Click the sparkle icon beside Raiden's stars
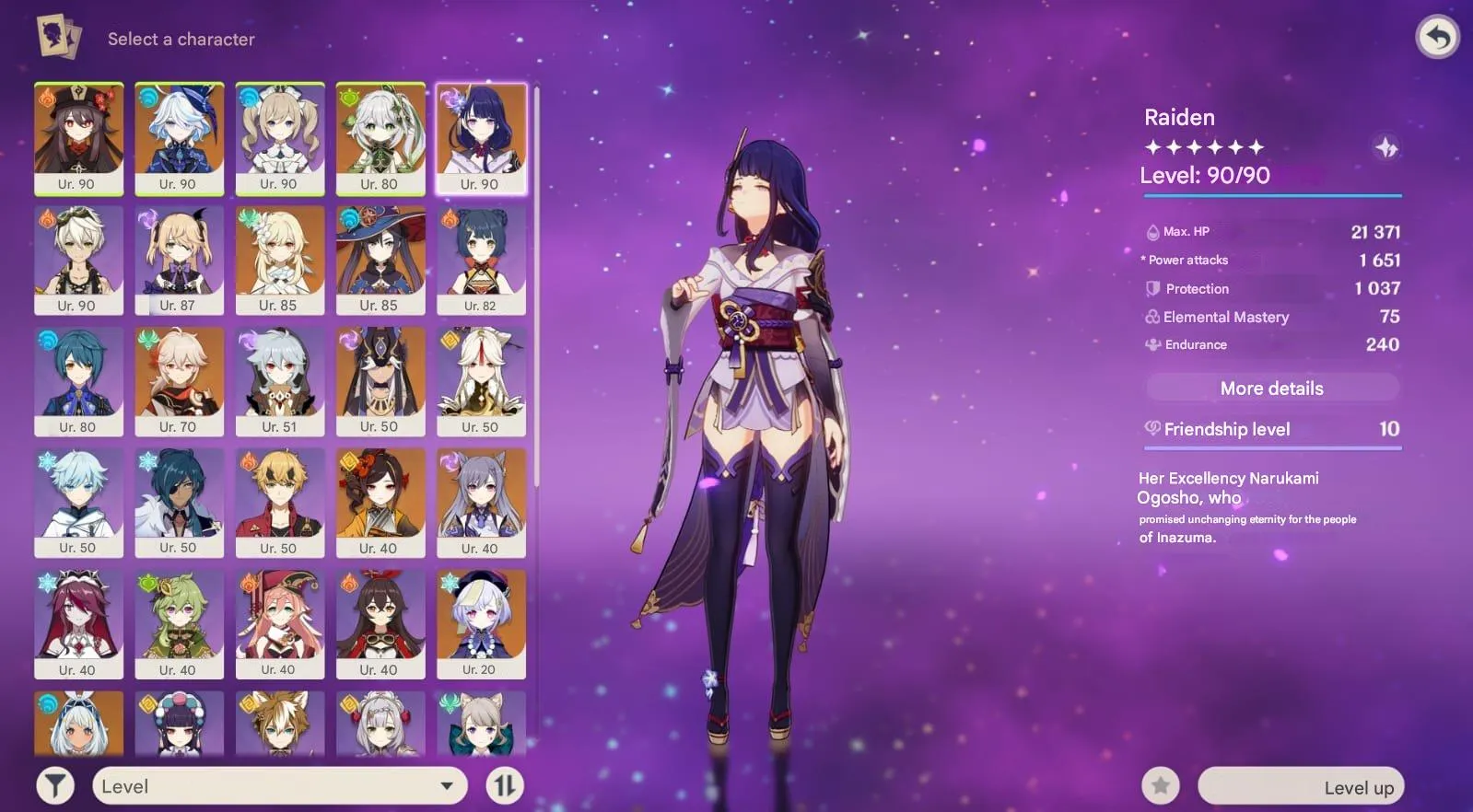 1385,145
